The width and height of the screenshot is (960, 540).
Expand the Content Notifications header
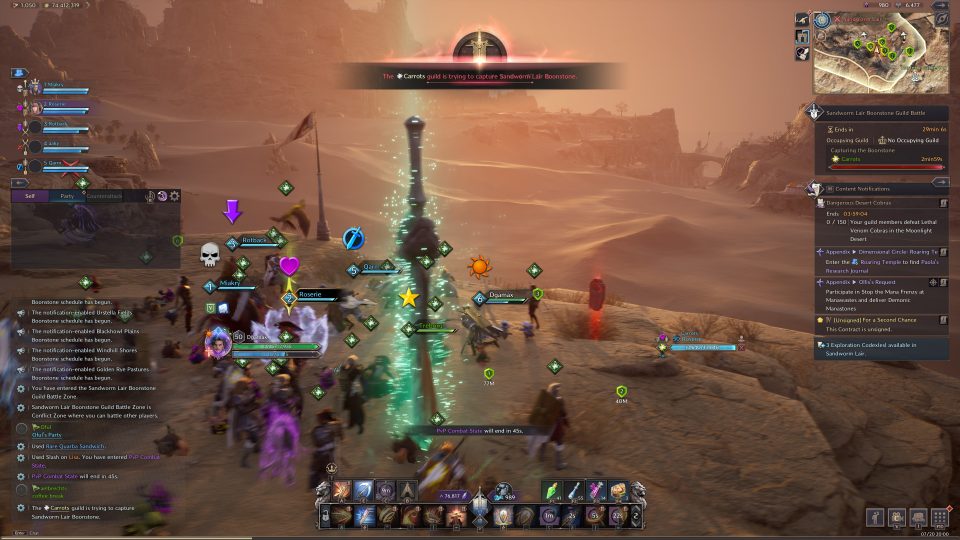[x=868, y=188]
